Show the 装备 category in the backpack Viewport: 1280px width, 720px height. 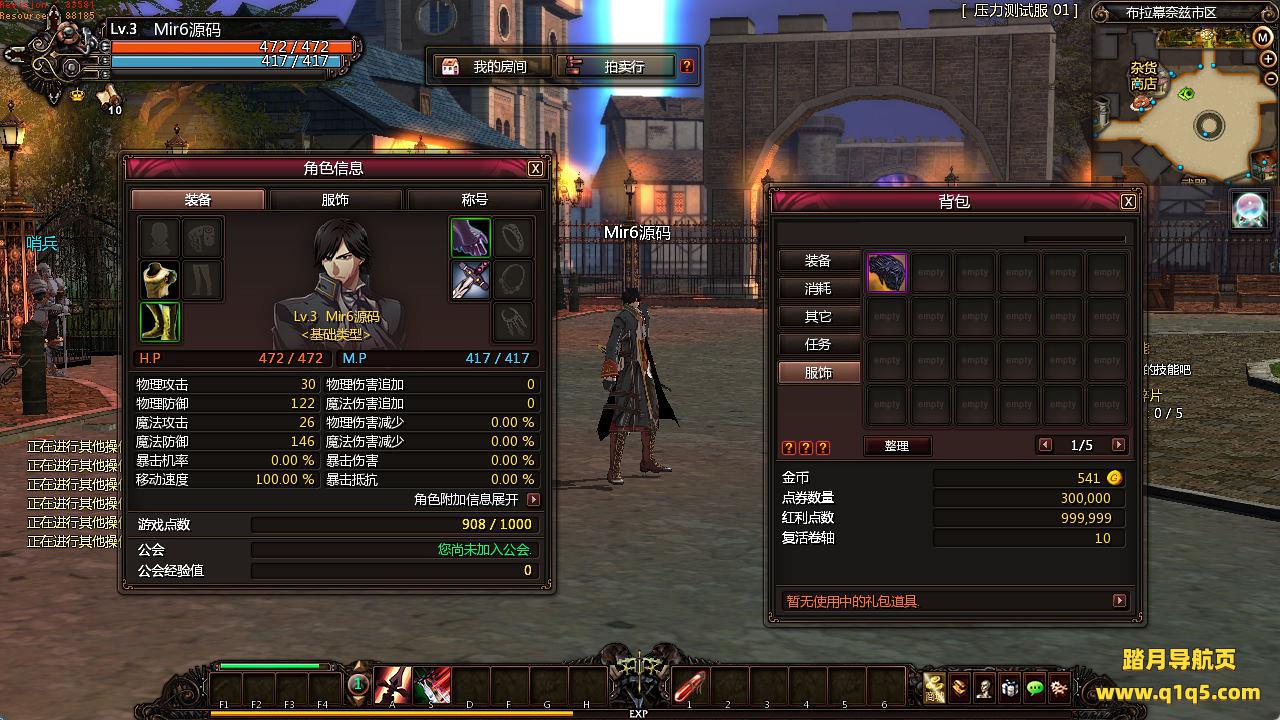point(818,261)
